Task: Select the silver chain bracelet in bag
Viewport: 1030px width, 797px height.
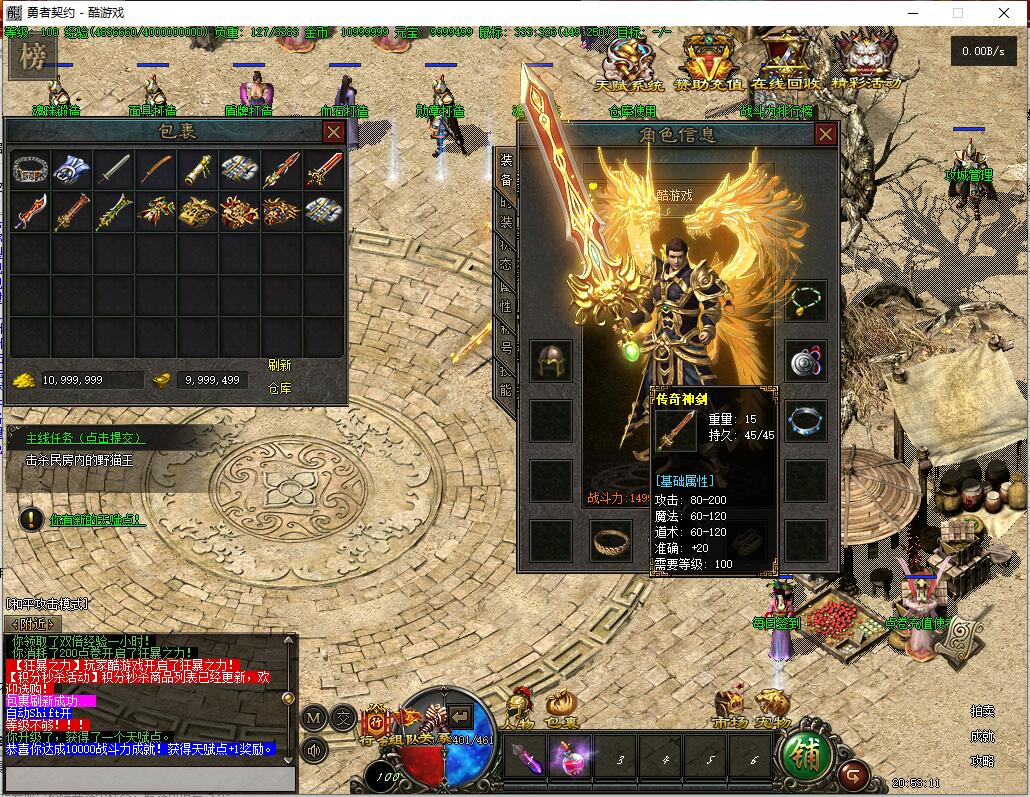Action: [30, 170]
